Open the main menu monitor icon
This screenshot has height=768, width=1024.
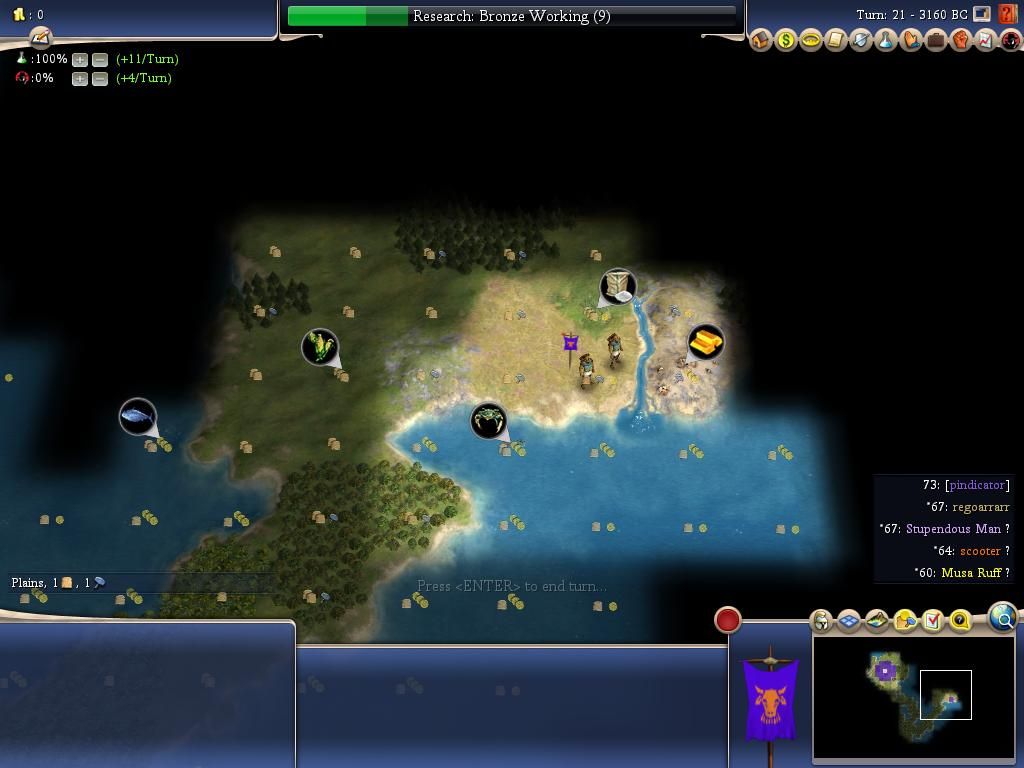[982, 15]
